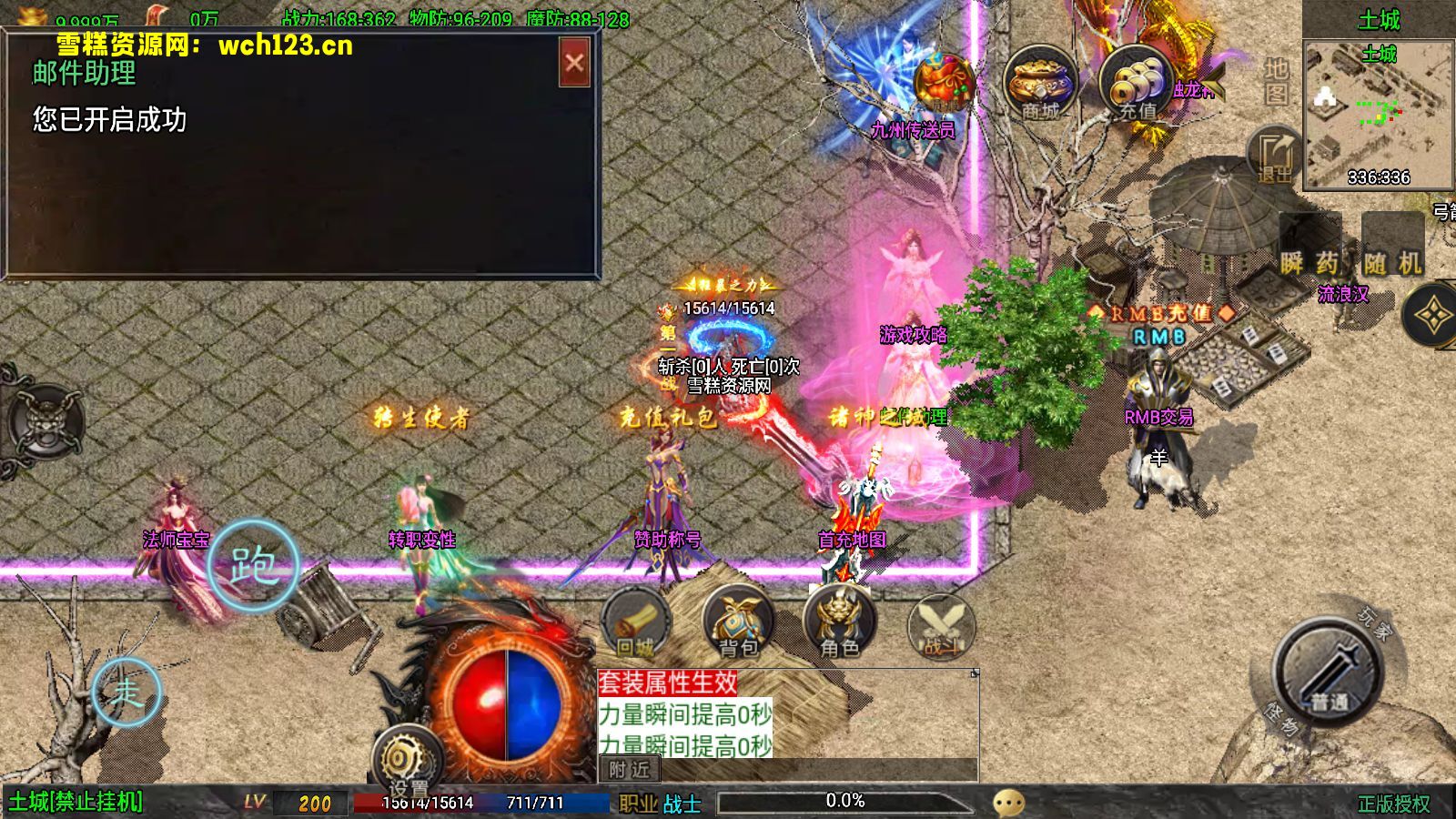Open the 地图 map
The image size is (1456, 819).
coord(1276,80)
